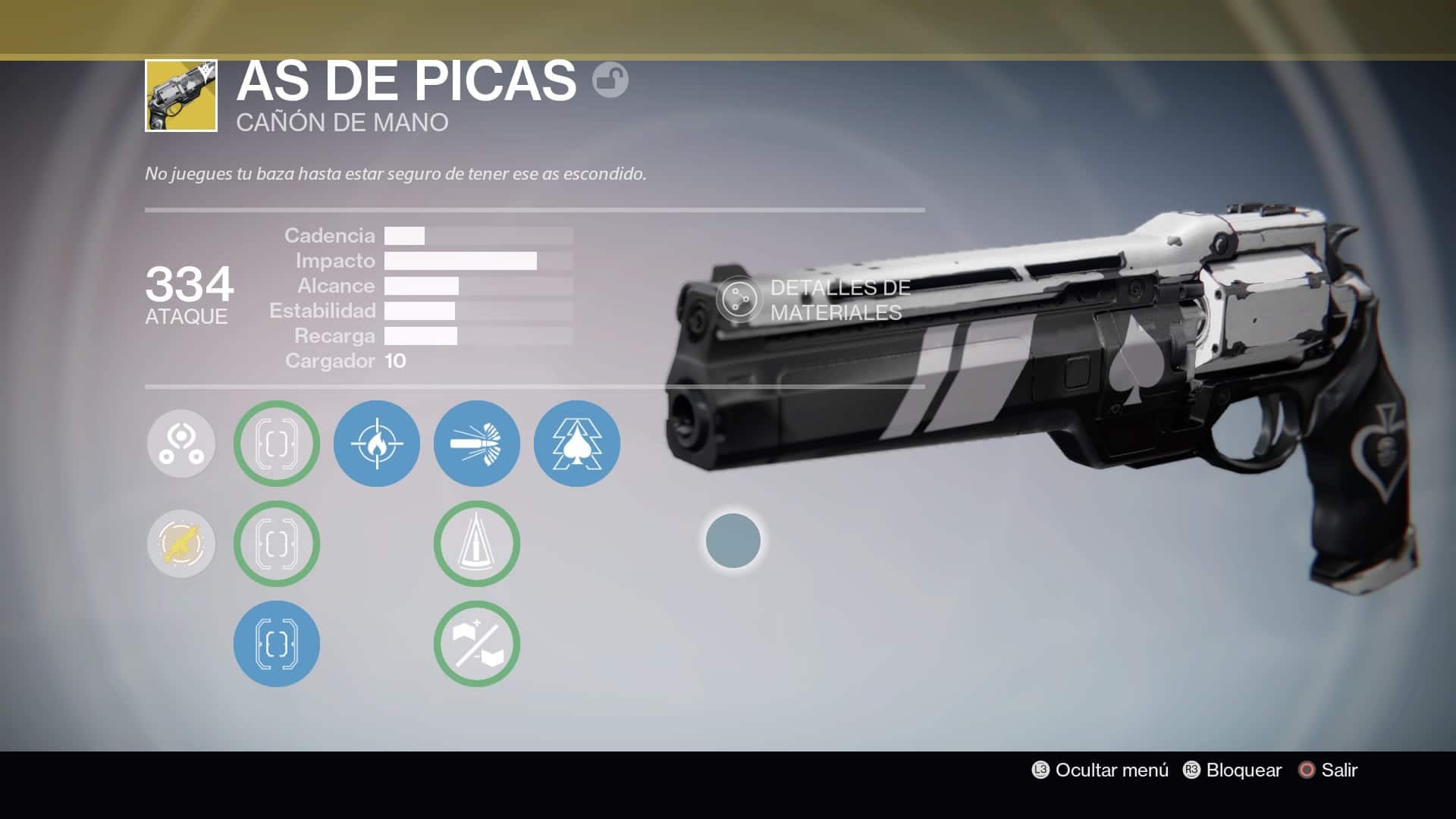Select the crosshair with flame perk
This screenshot has width=1456, height=819.
[x=377, y=444]
